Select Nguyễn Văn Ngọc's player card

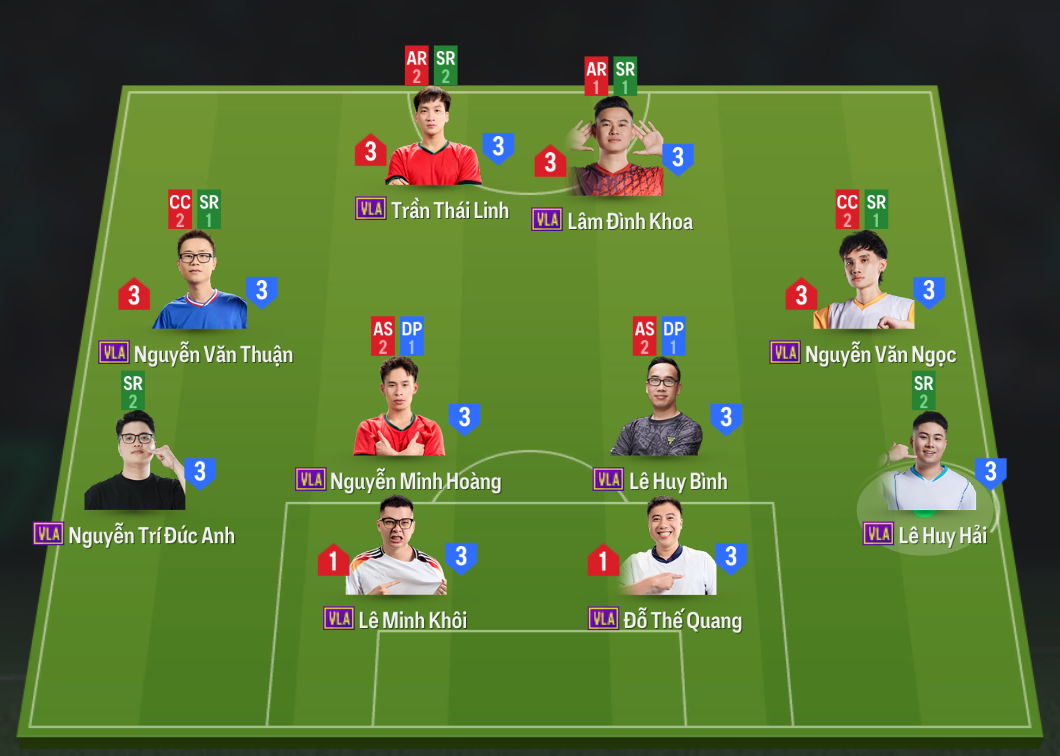click(864, 285)
